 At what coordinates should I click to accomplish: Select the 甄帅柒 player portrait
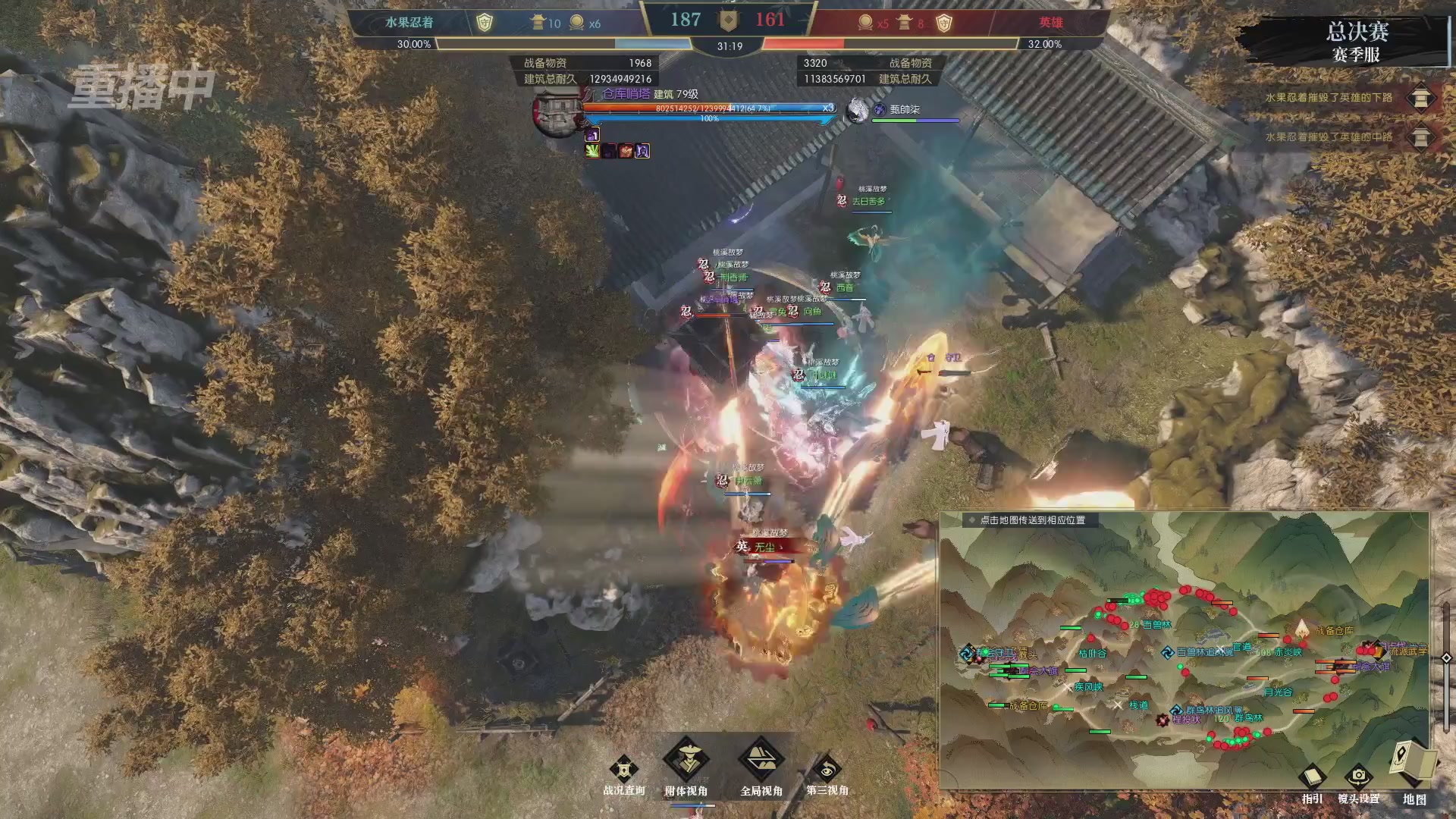tap(858, 111)
